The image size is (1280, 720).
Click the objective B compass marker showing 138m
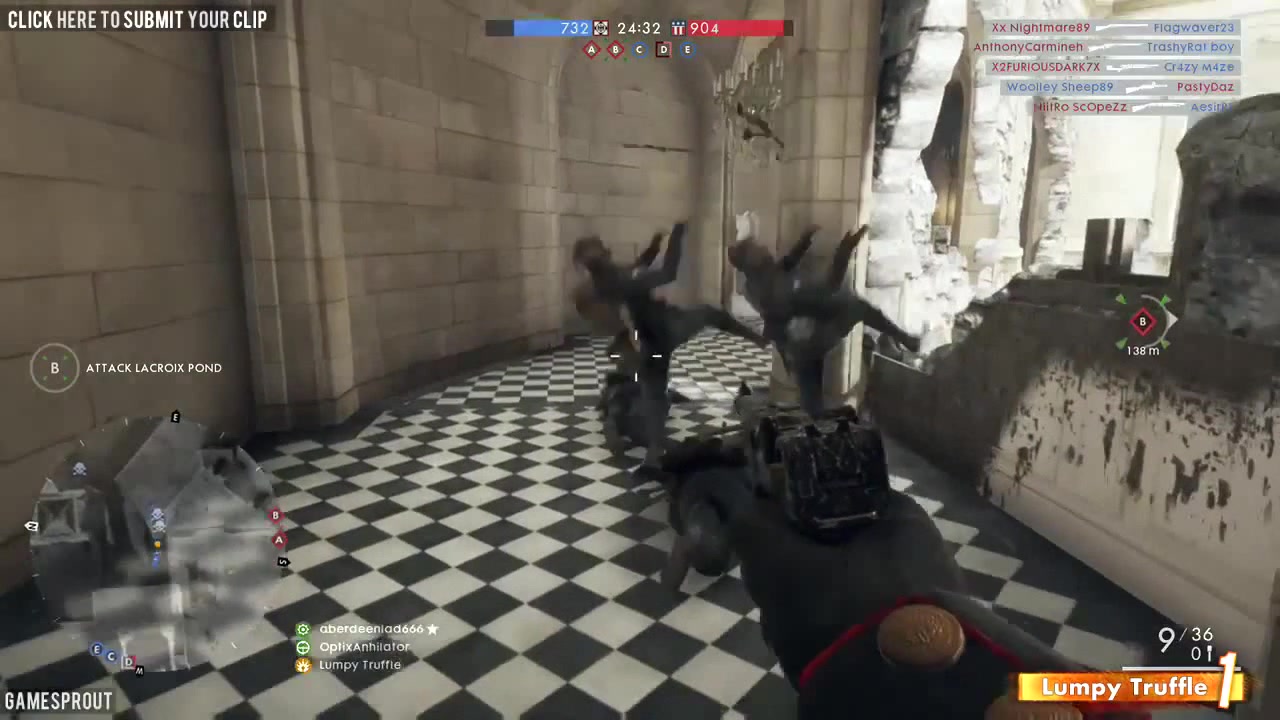tap(1142, 322)
